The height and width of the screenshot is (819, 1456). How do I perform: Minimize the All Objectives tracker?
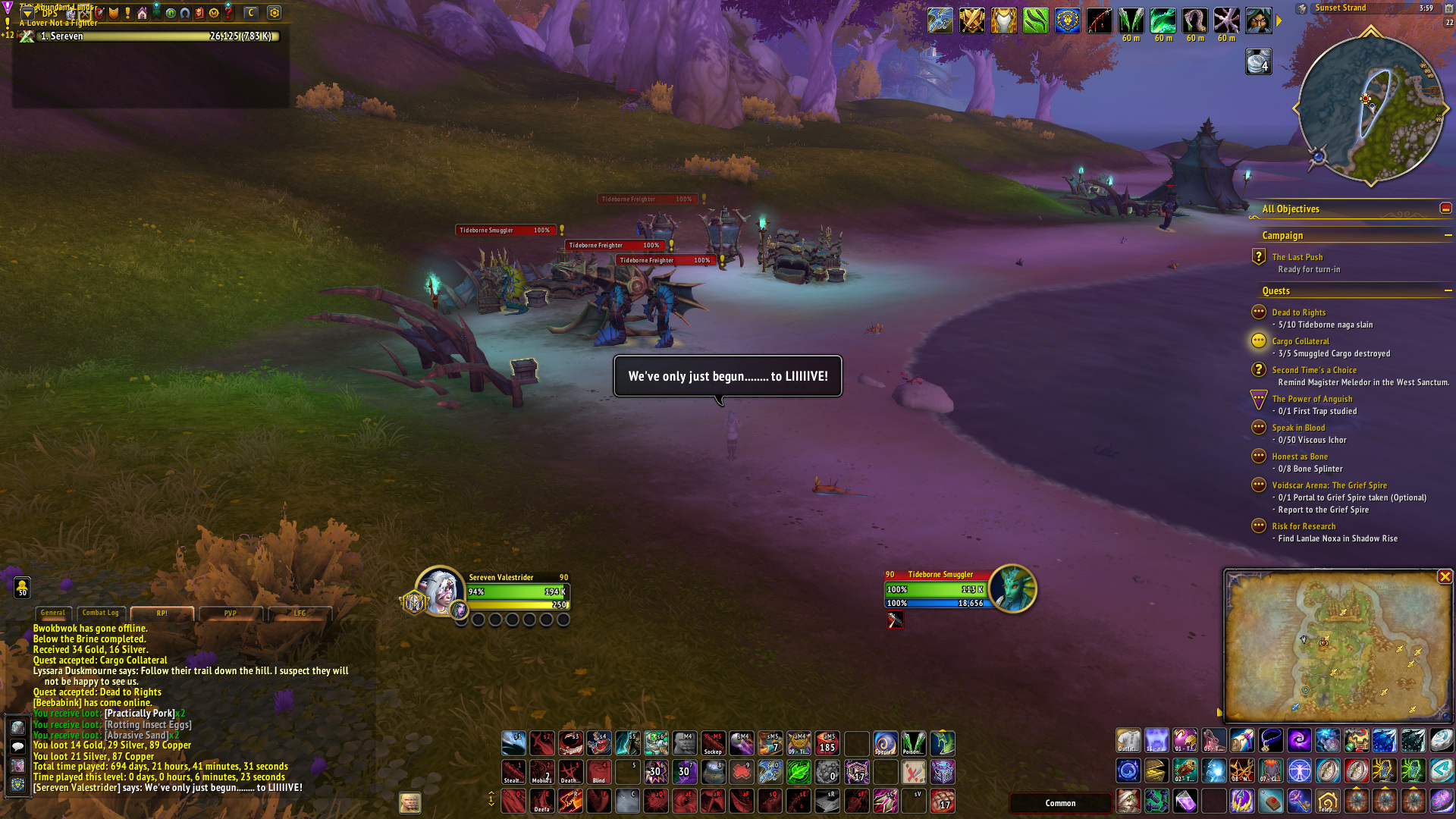[1445, 209]
